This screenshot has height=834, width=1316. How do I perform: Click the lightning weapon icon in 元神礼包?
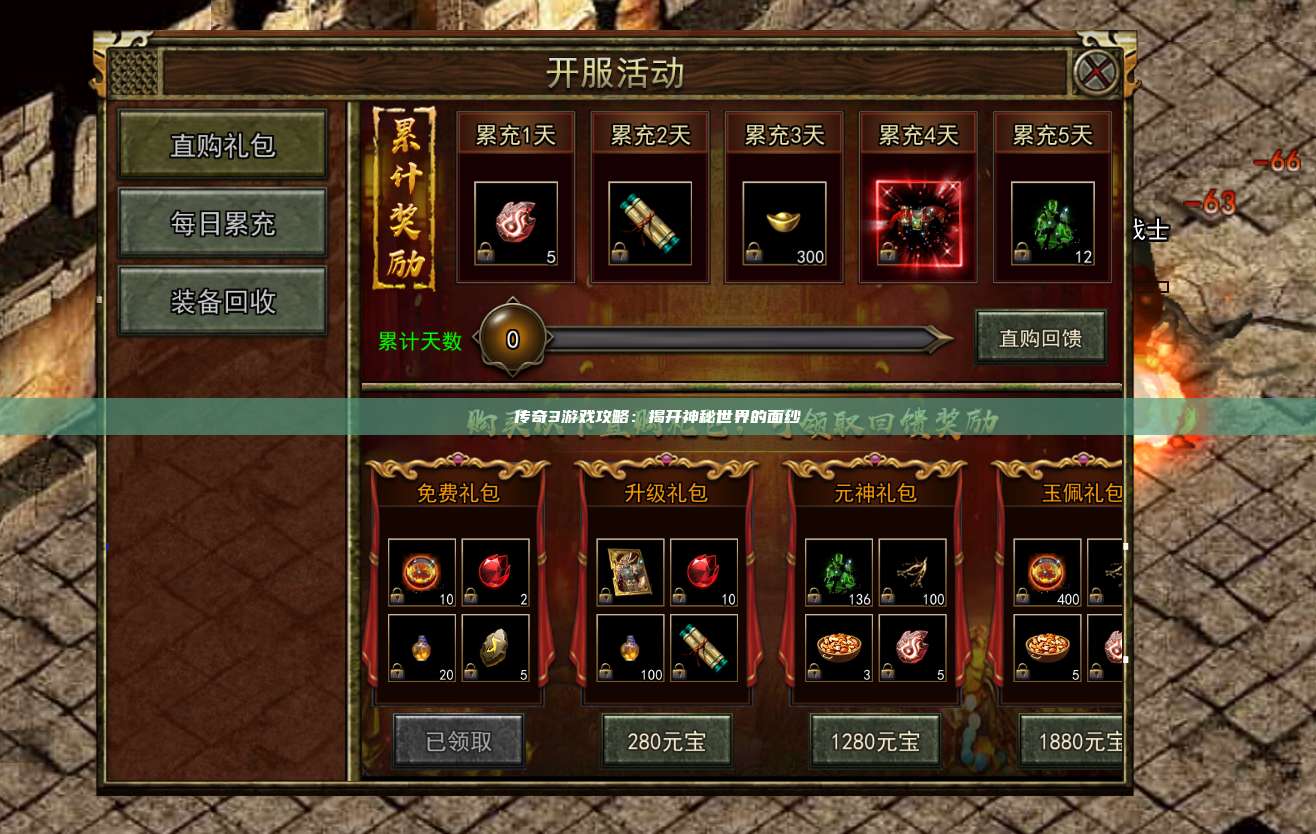tap(913, 573)
